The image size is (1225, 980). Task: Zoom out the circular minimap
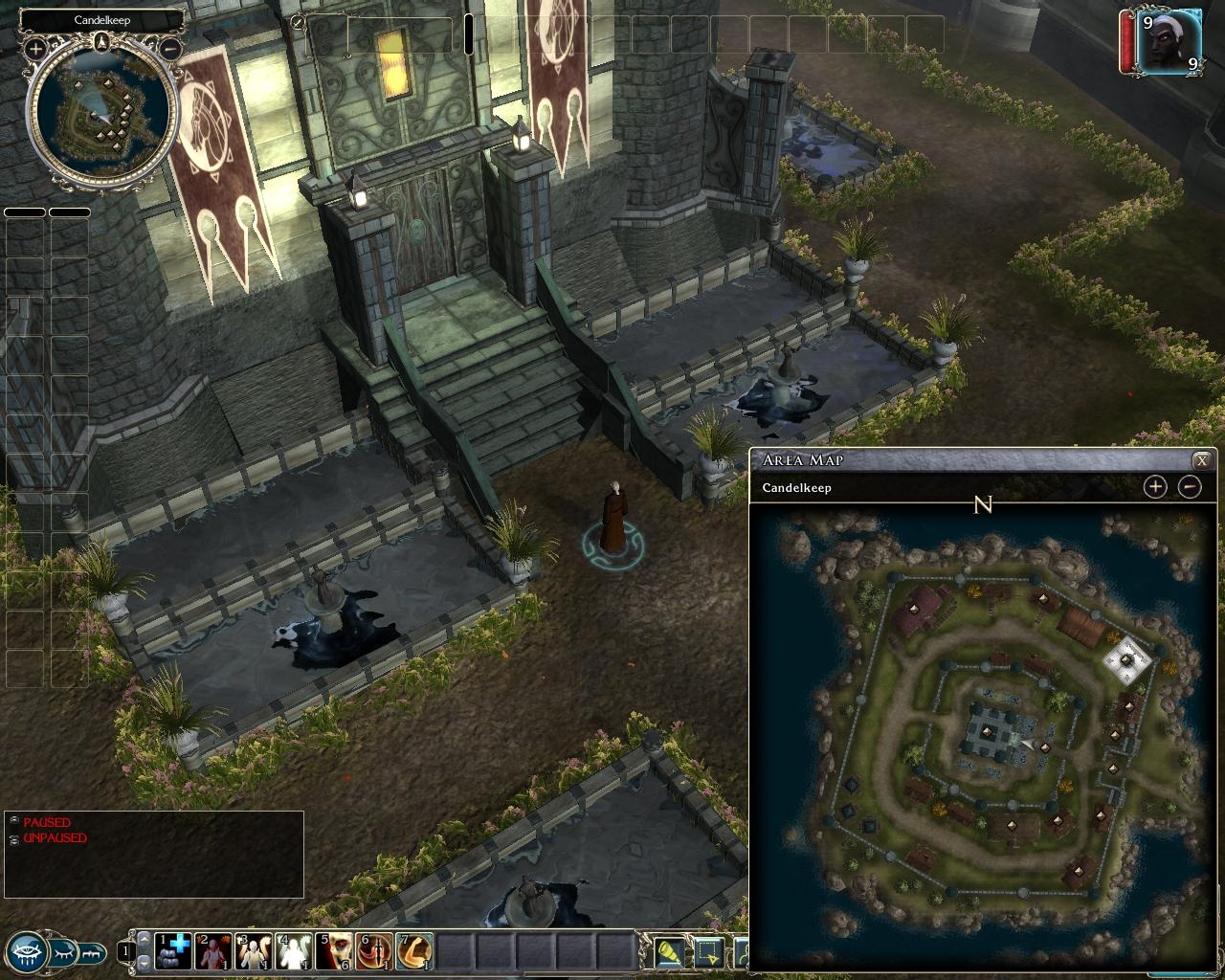click(169, 48)
